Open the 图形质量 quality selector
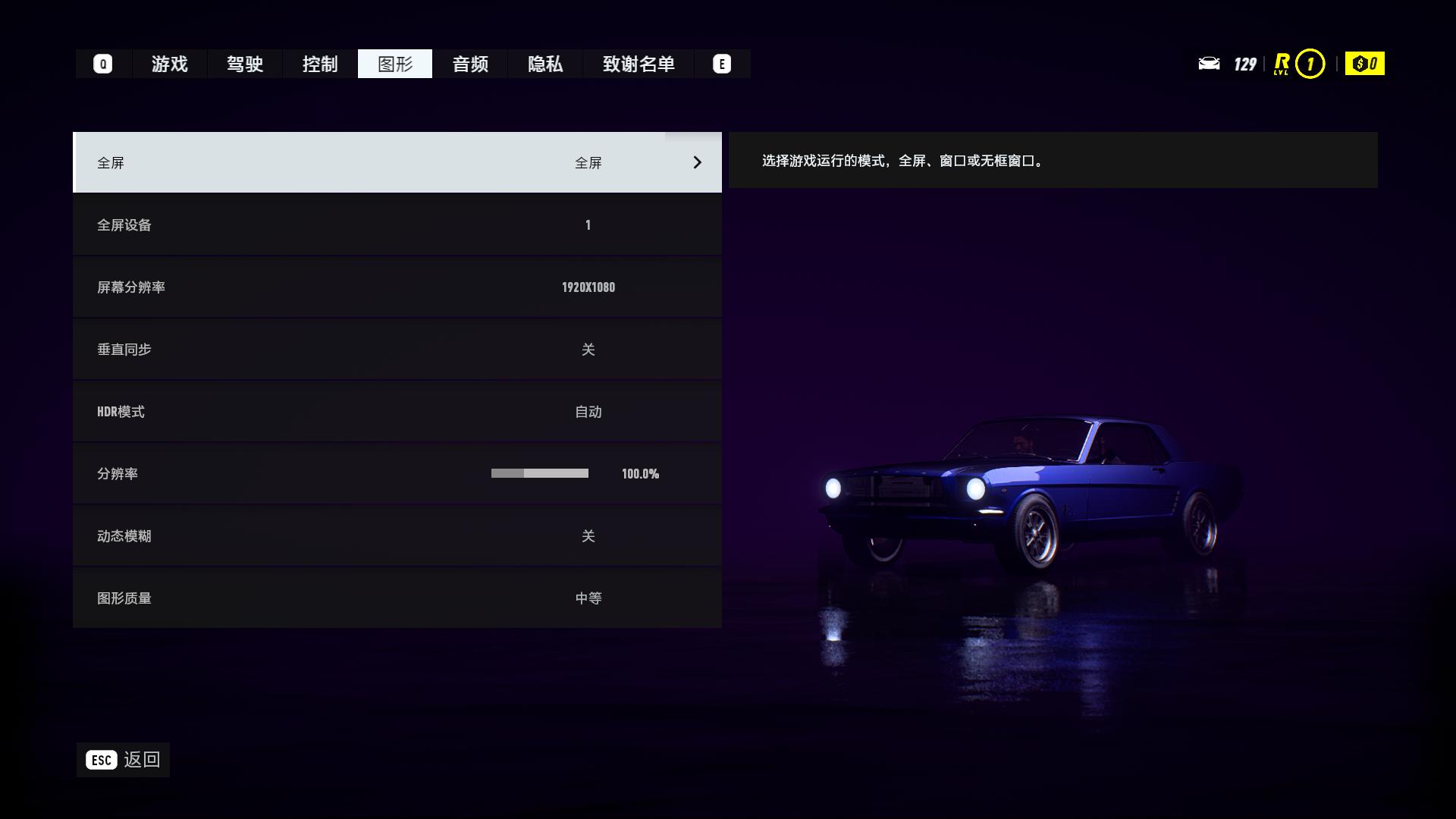The image size is (1456, 819). pos(397,598)
